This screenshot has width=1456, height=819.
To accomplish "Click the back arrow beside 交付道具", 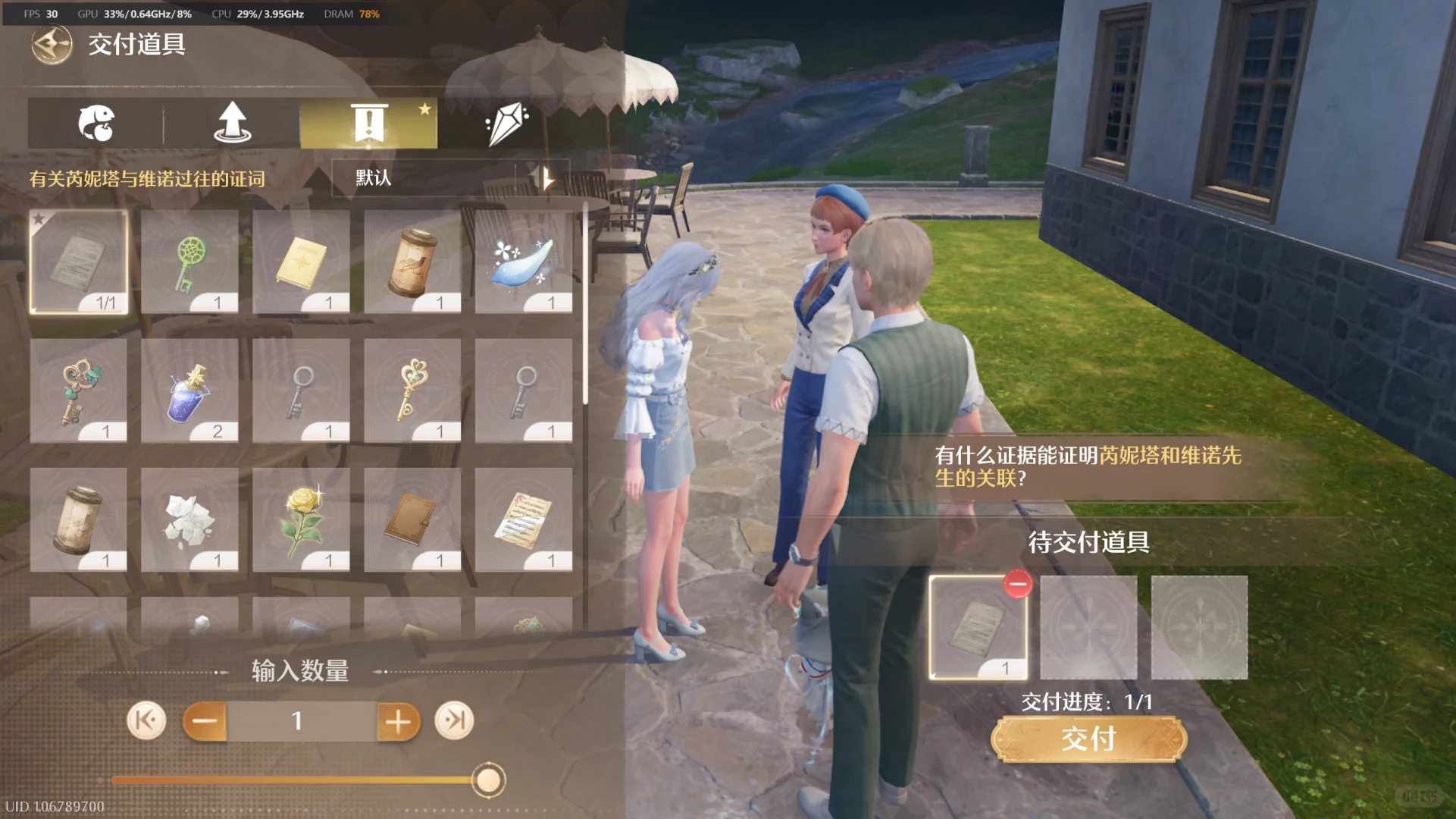I will [x=52, y=45].
